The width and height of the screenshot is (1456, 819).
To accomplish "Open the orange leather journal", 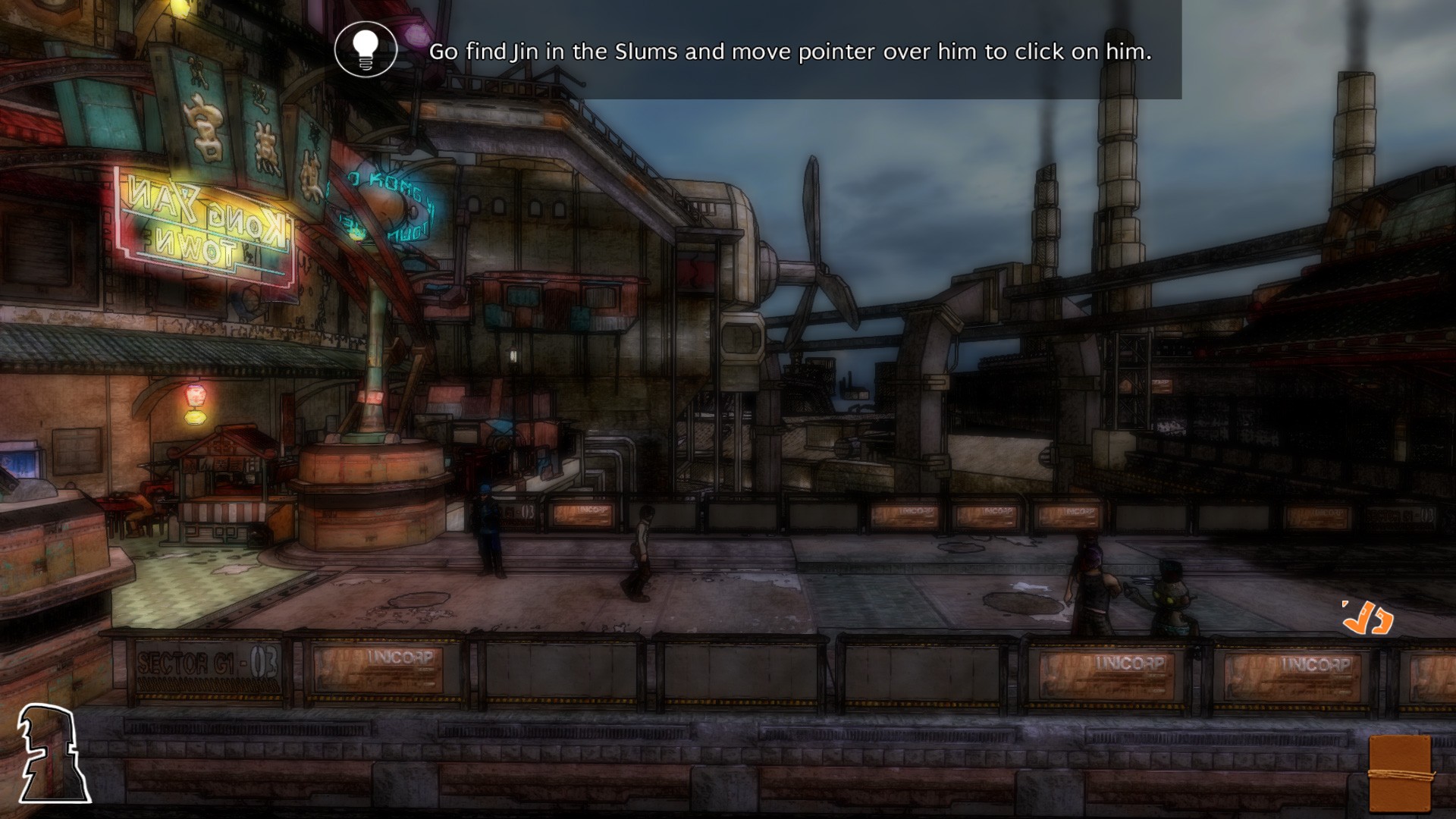I will tap(1400, 773).
